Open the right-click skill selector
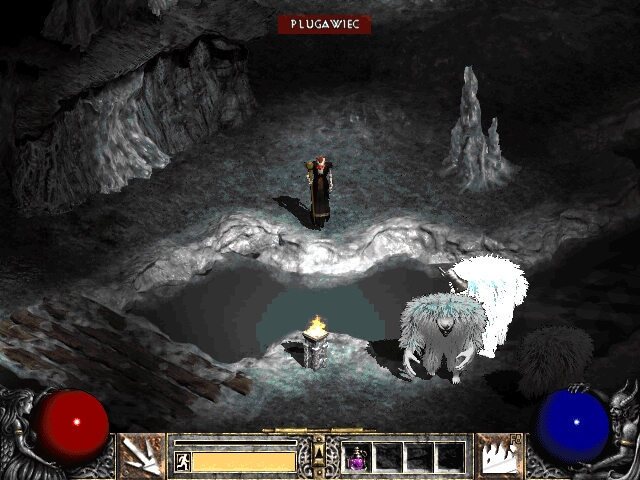 (499, 455)
